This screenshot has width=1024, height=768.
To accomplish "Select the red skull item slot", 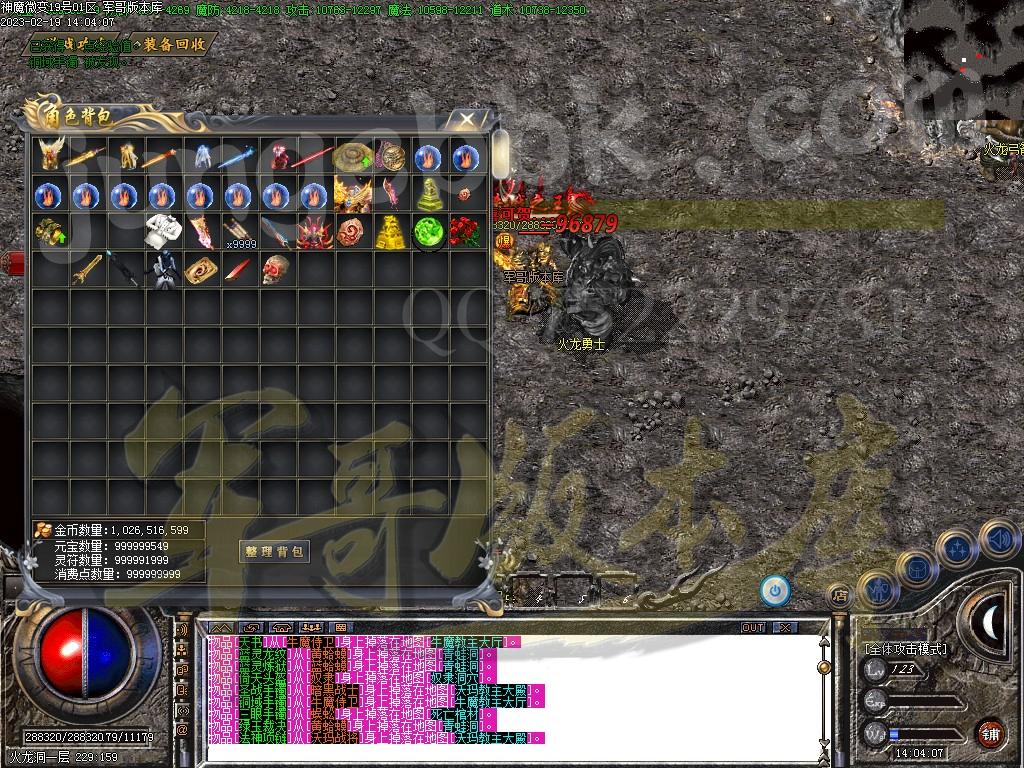I will tap(276, 269).
